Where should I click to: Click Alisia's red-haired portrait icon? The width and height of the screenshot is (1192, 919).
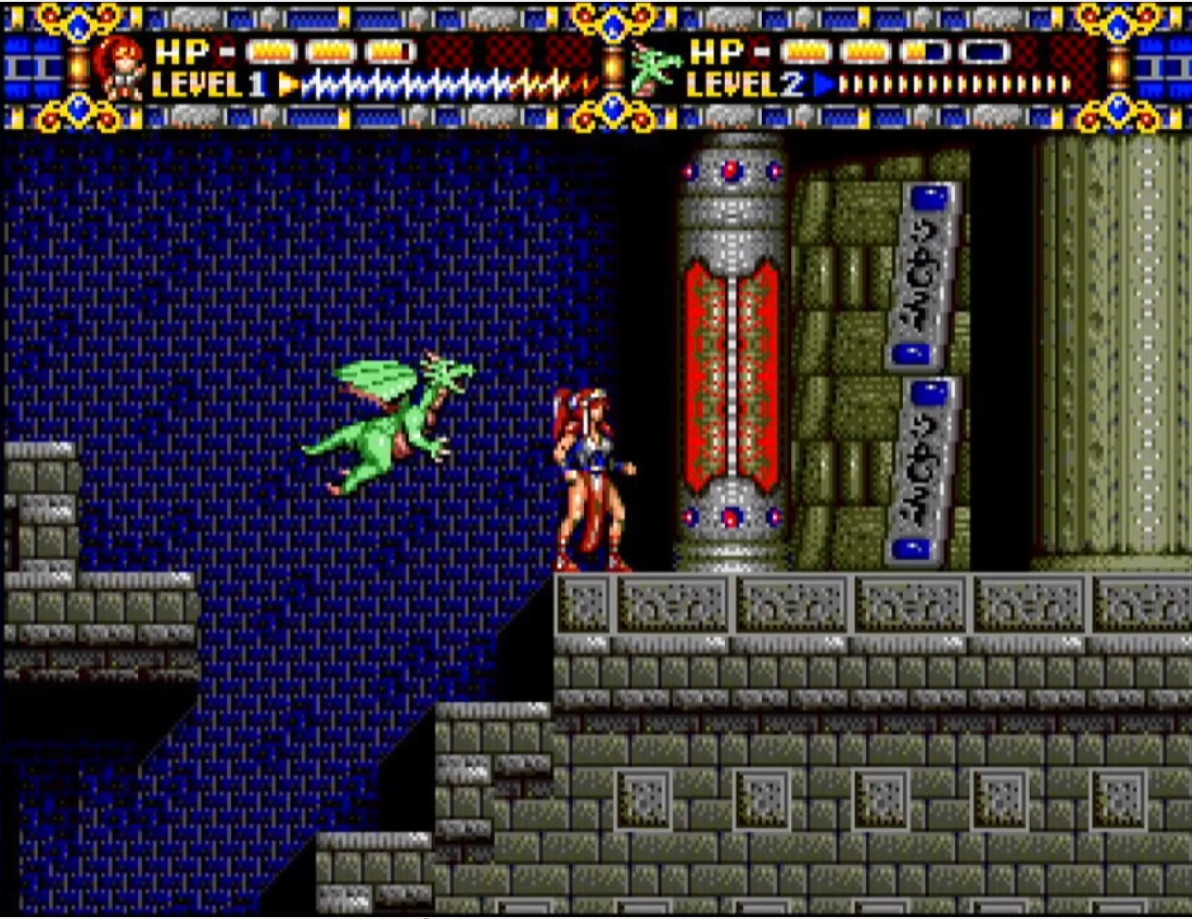(x=120, y=66)
